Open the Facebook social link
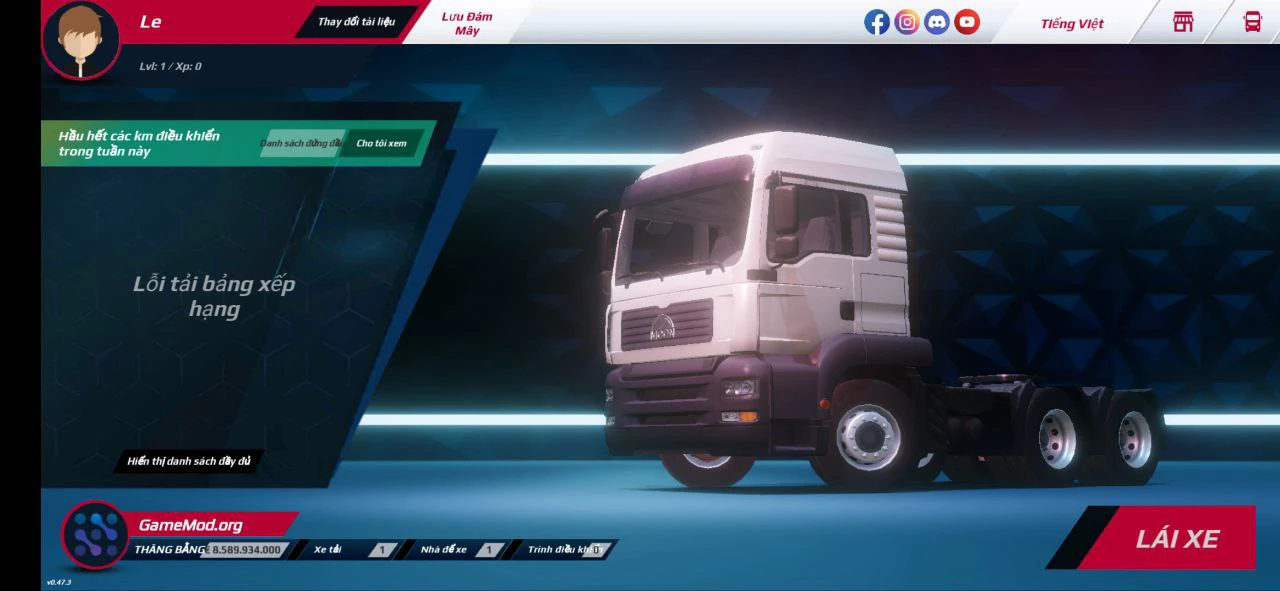 click(877, 22)
